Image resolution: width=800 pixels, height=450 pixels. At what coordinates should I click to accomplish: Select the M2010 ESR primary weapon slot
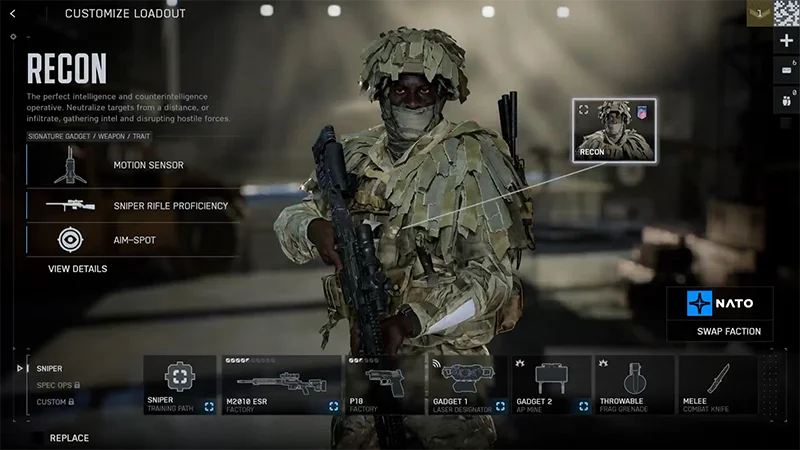(281, 385)
